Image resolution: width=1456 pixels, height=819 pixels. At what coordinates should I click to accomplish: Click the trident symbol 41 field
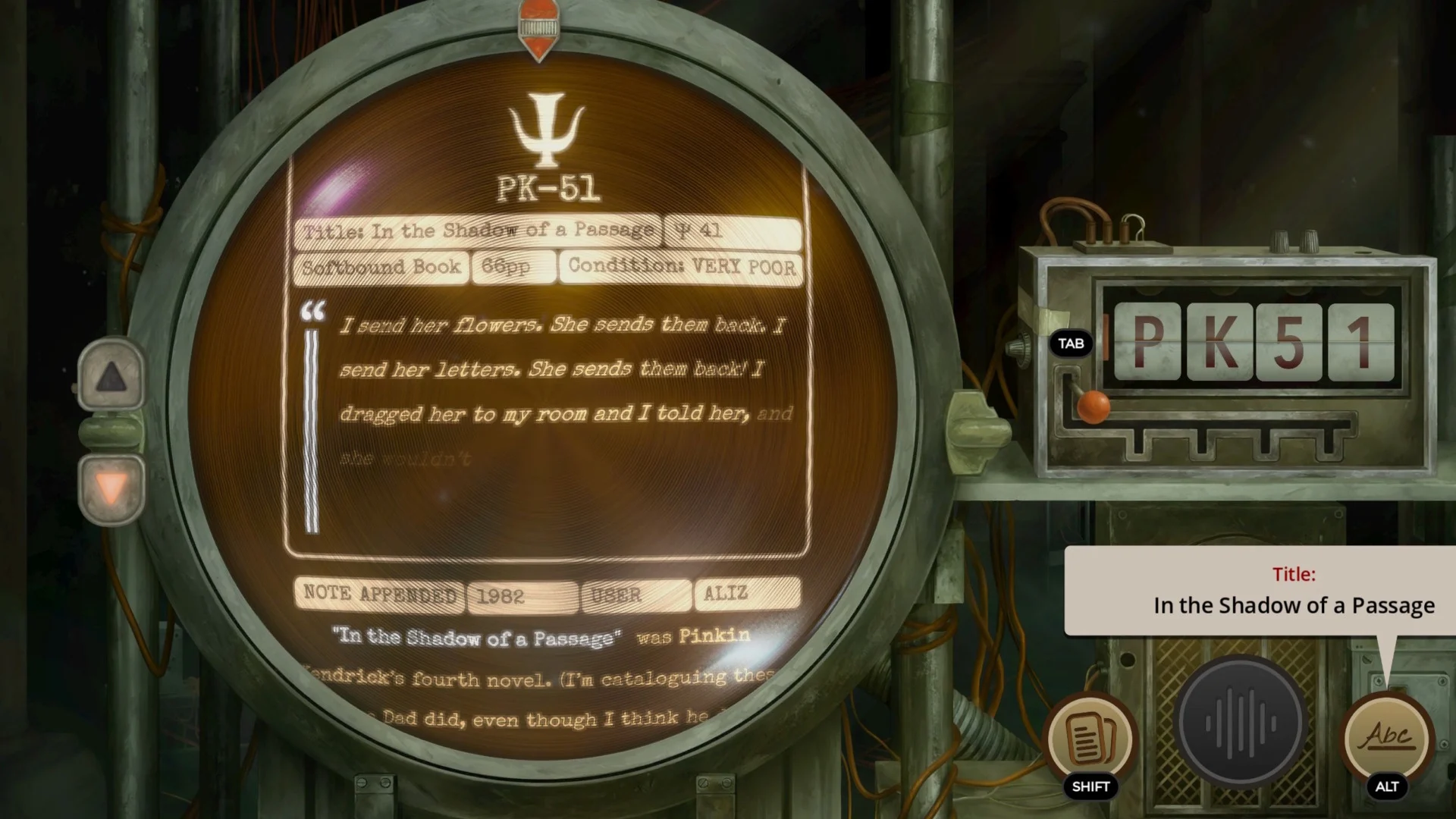pos(731,231)
